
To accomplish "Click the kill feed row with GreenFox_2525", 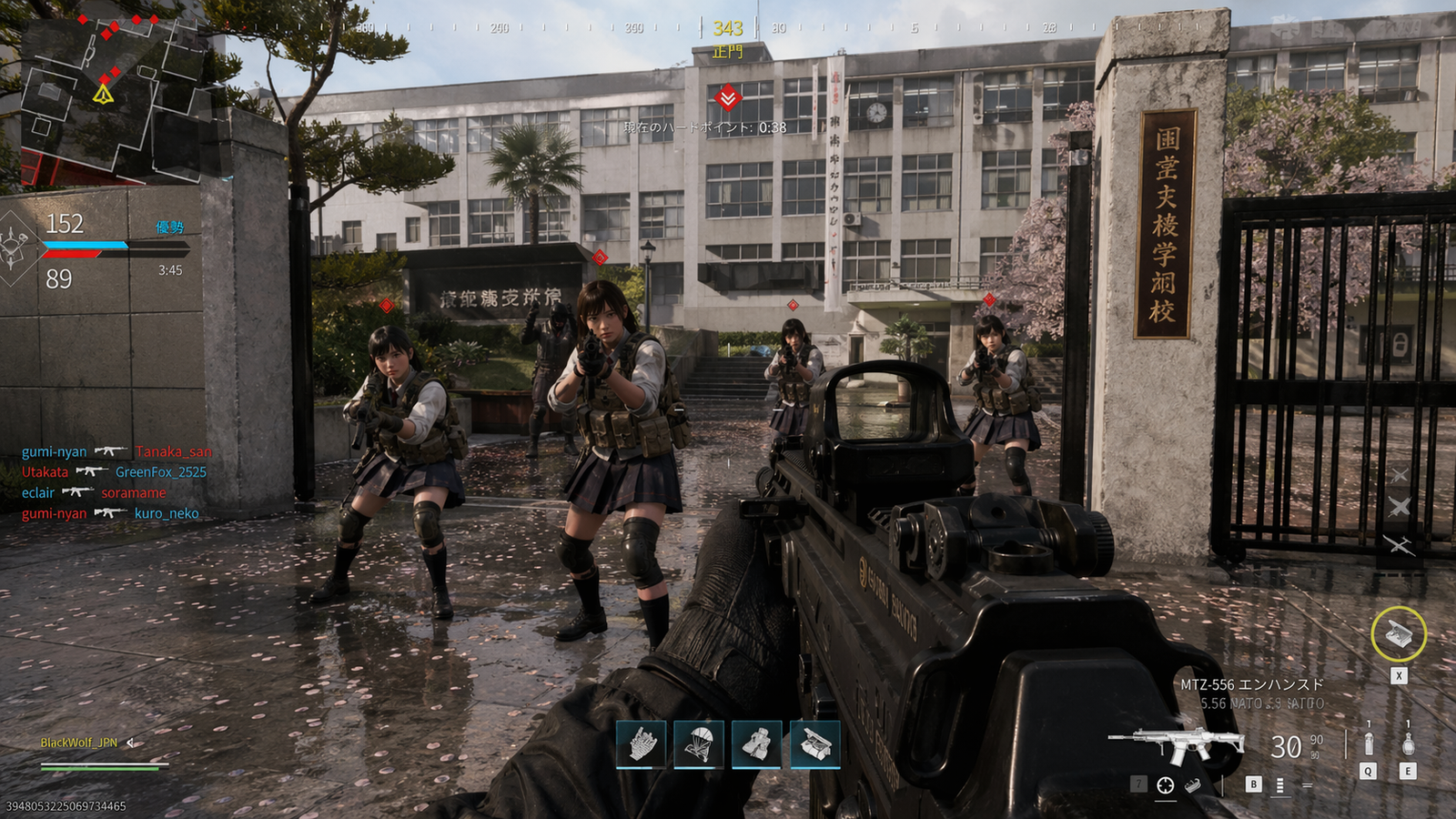I will pyautogui.click(x=114, y=472).
